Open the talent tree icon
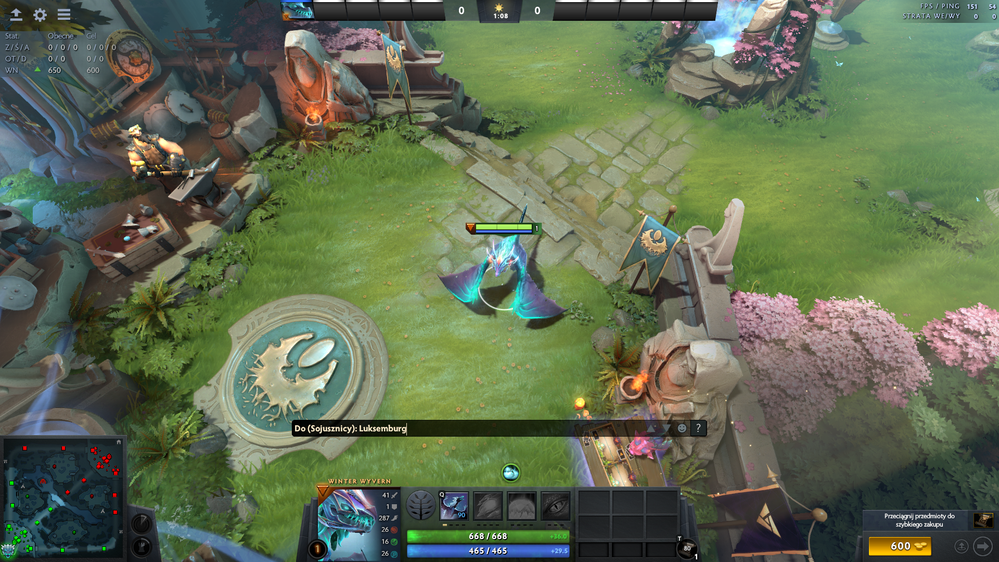The width and height of the screenshot is (999, 562). tap(421, 506)
